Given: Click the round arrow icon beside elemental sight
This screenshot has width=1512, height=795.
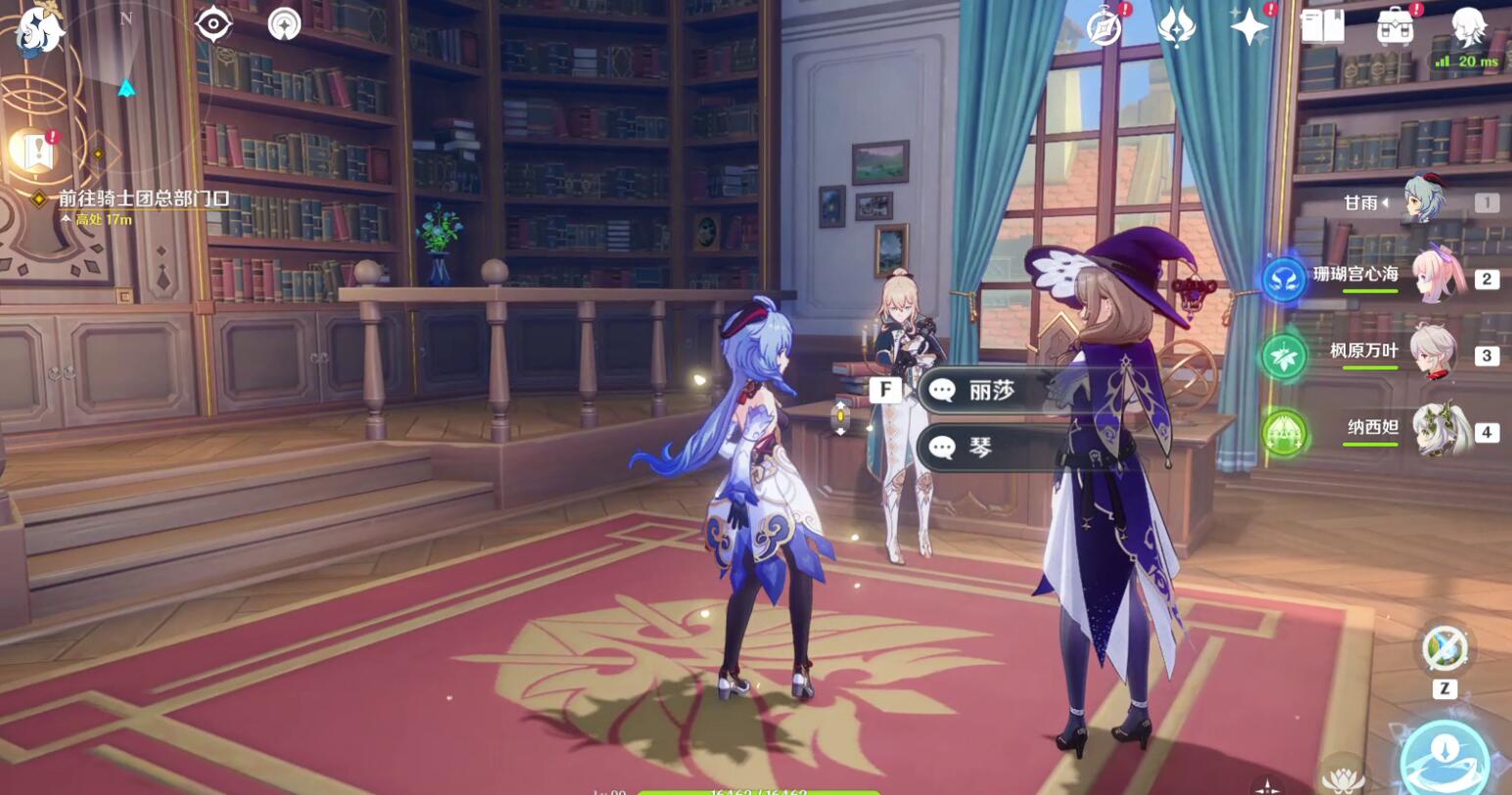Looking at the screenshot, I should click(285, 23).
